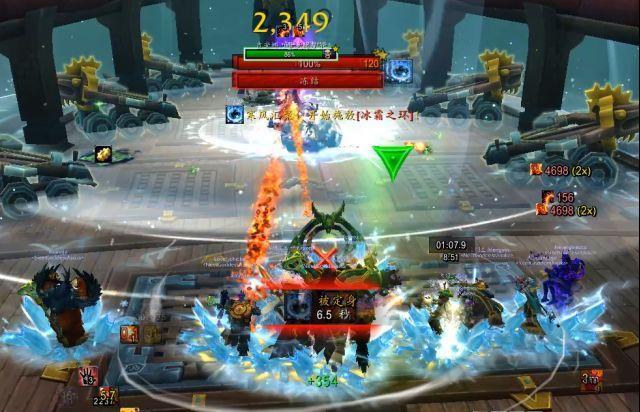Select the hand icon showing 13
This screenshot has height=412, width=640.
[88, 377]
